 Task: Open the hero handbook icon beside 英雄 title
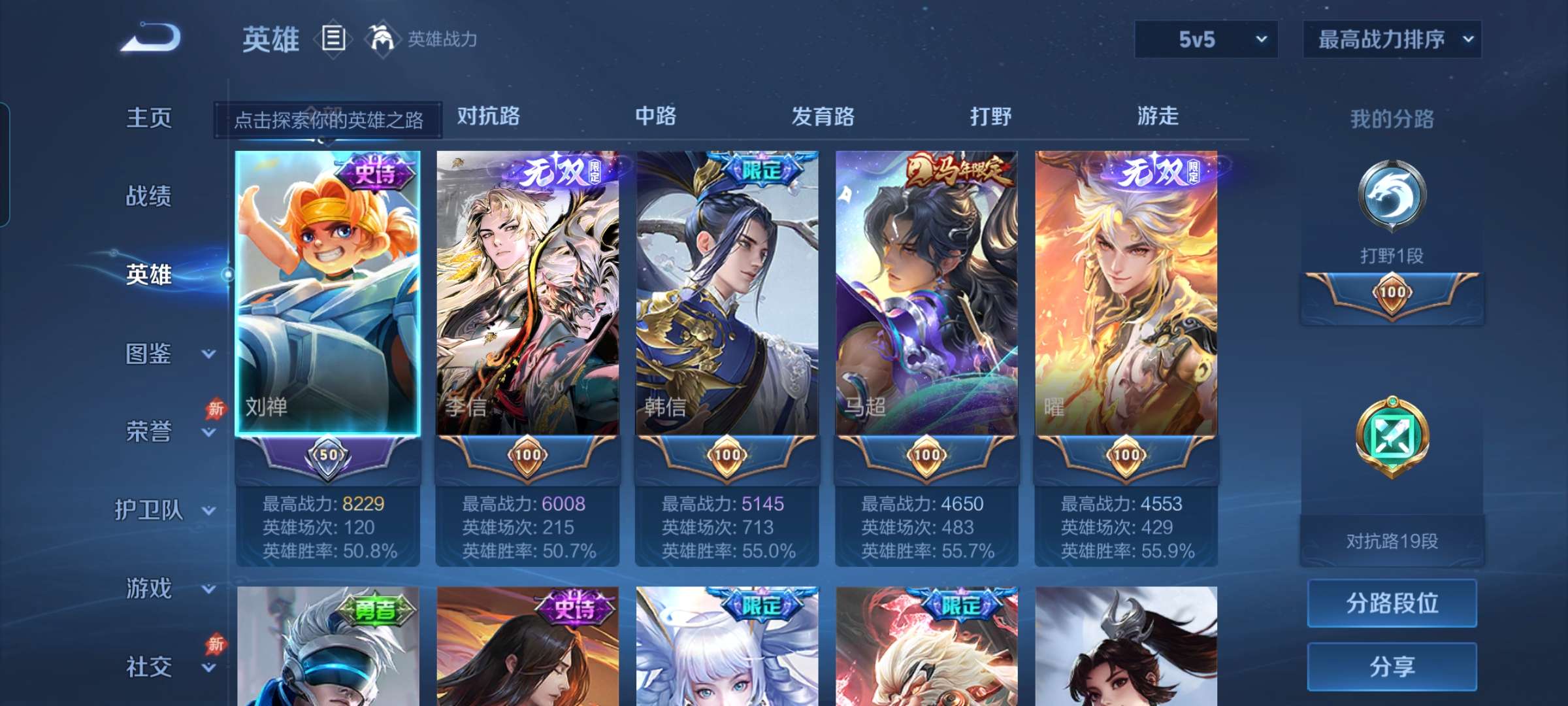click(x=333, y=39)
